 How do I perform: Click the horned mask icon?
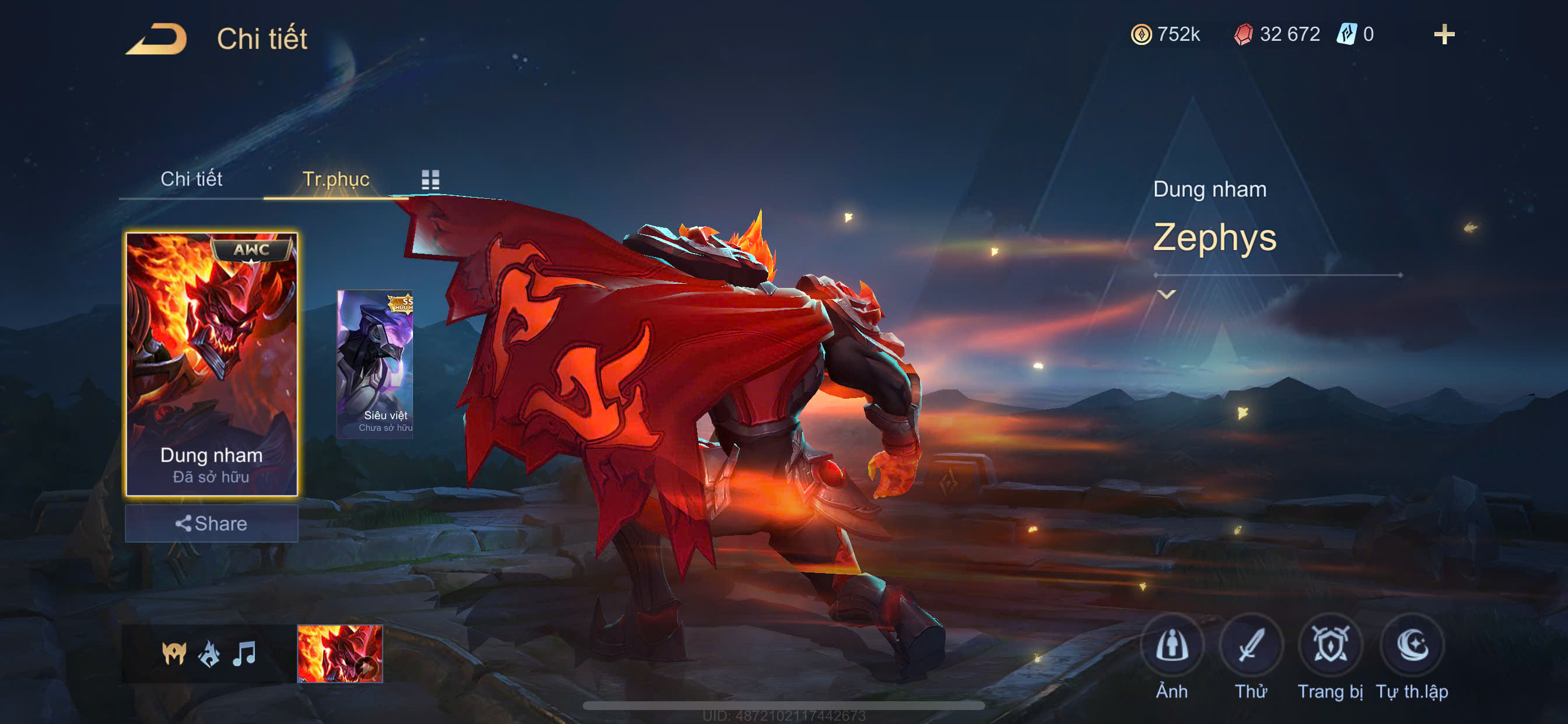coord(174,653)
